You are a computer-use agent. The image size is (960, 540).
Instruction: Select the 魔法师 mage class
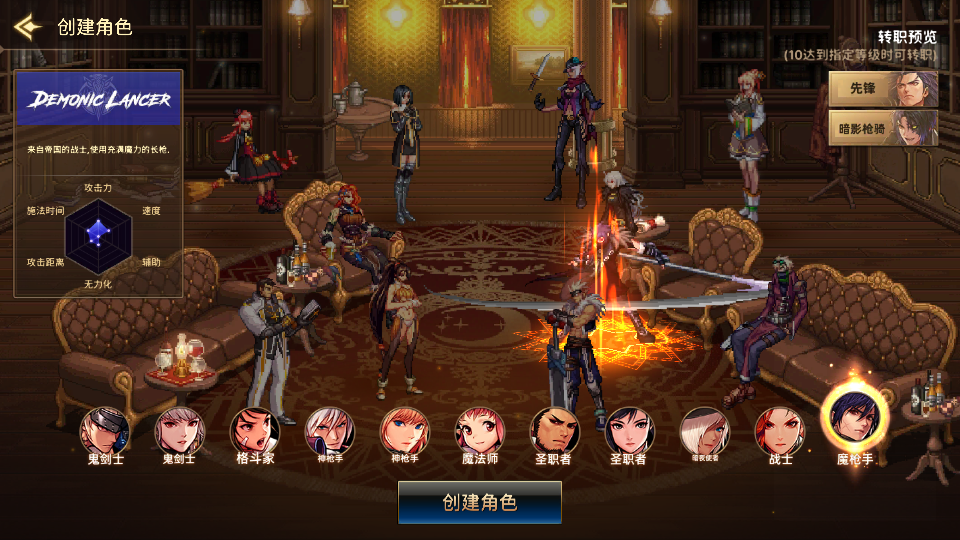click(480, 431)
